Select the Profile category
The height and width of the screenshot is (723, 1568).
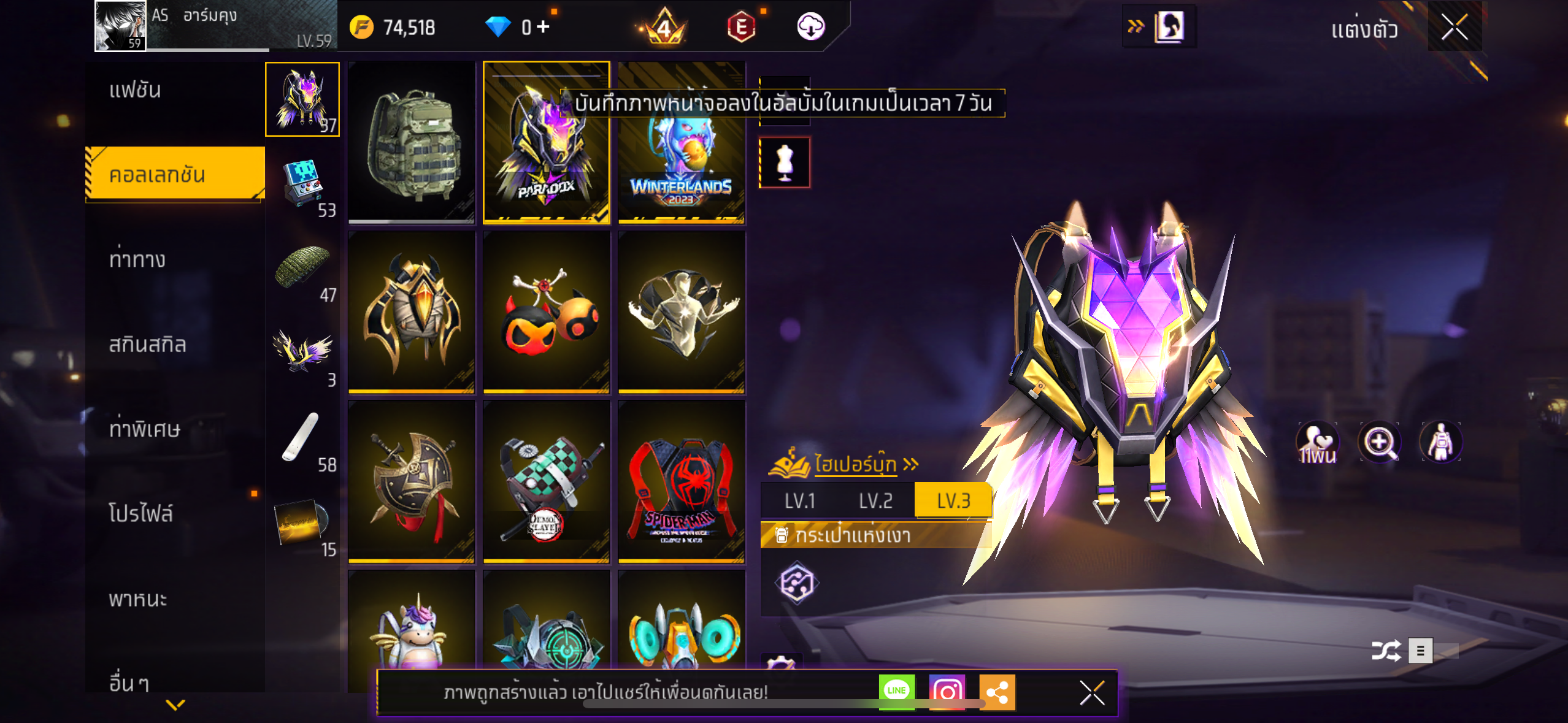(x=141, y=513)
